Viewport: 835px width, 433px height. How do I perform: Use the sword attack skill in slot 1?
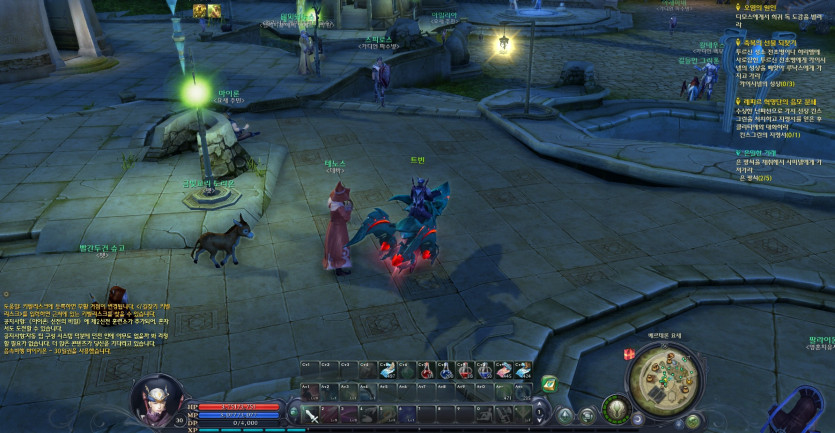point(313,415)
